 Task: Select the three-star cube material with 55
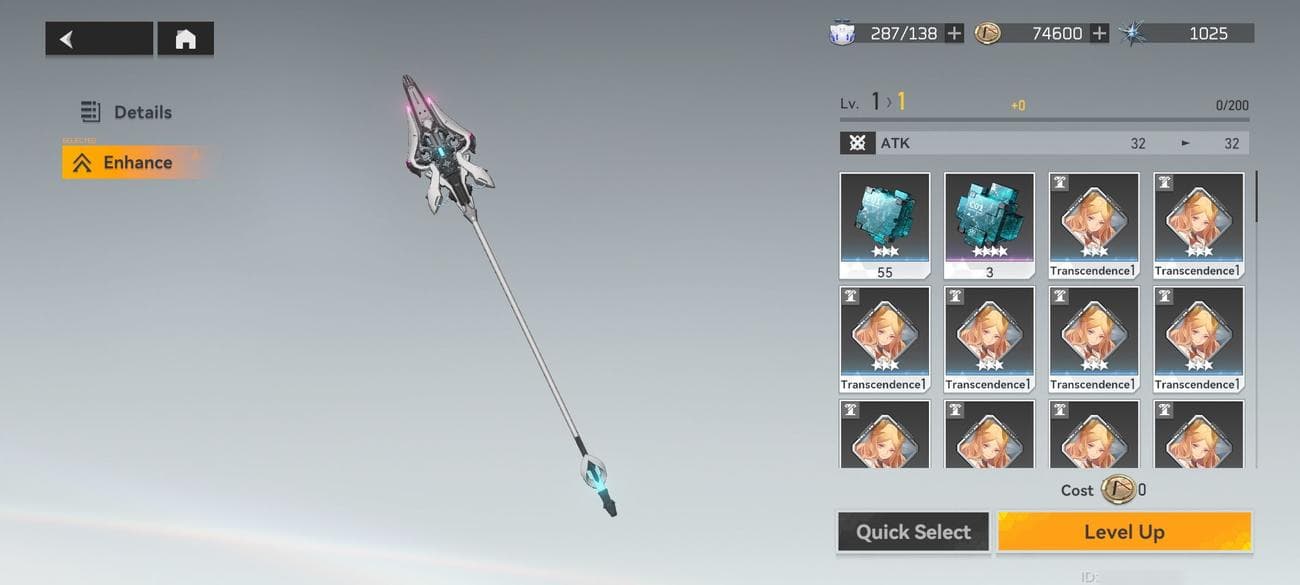884,225
